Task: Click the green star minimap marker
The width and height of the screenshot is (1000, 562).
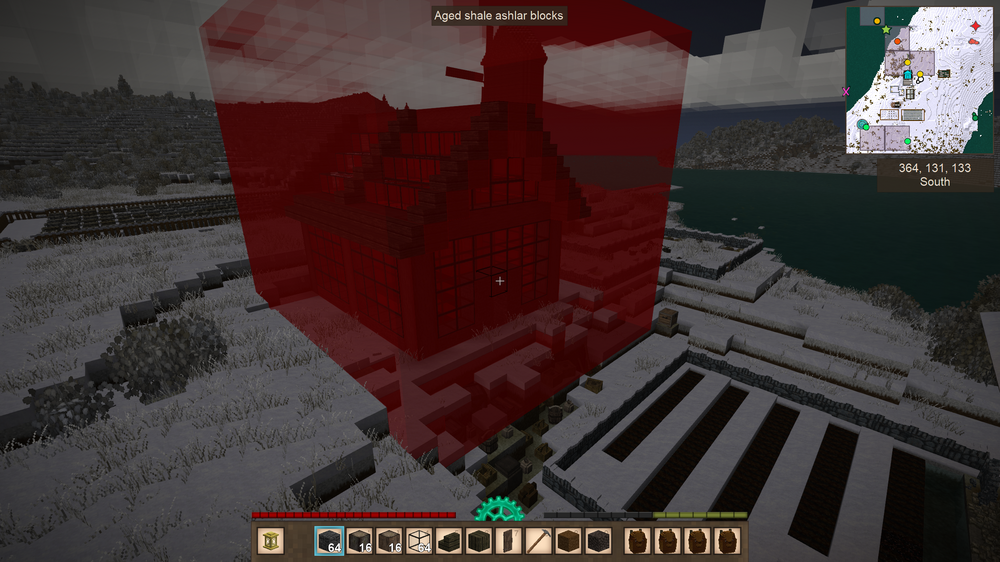Action: [886, 30]
